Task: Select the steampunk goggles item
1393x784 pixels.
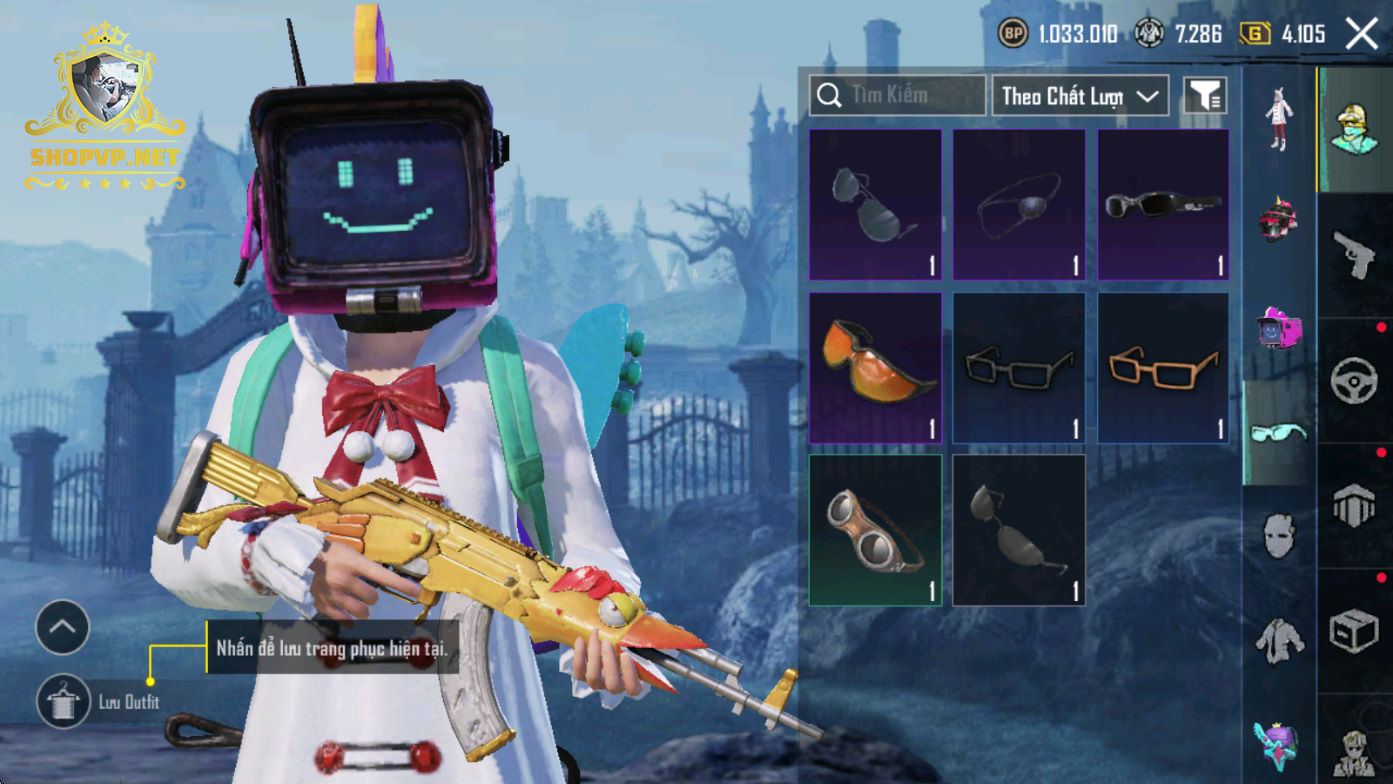Action: coord(875,530)
